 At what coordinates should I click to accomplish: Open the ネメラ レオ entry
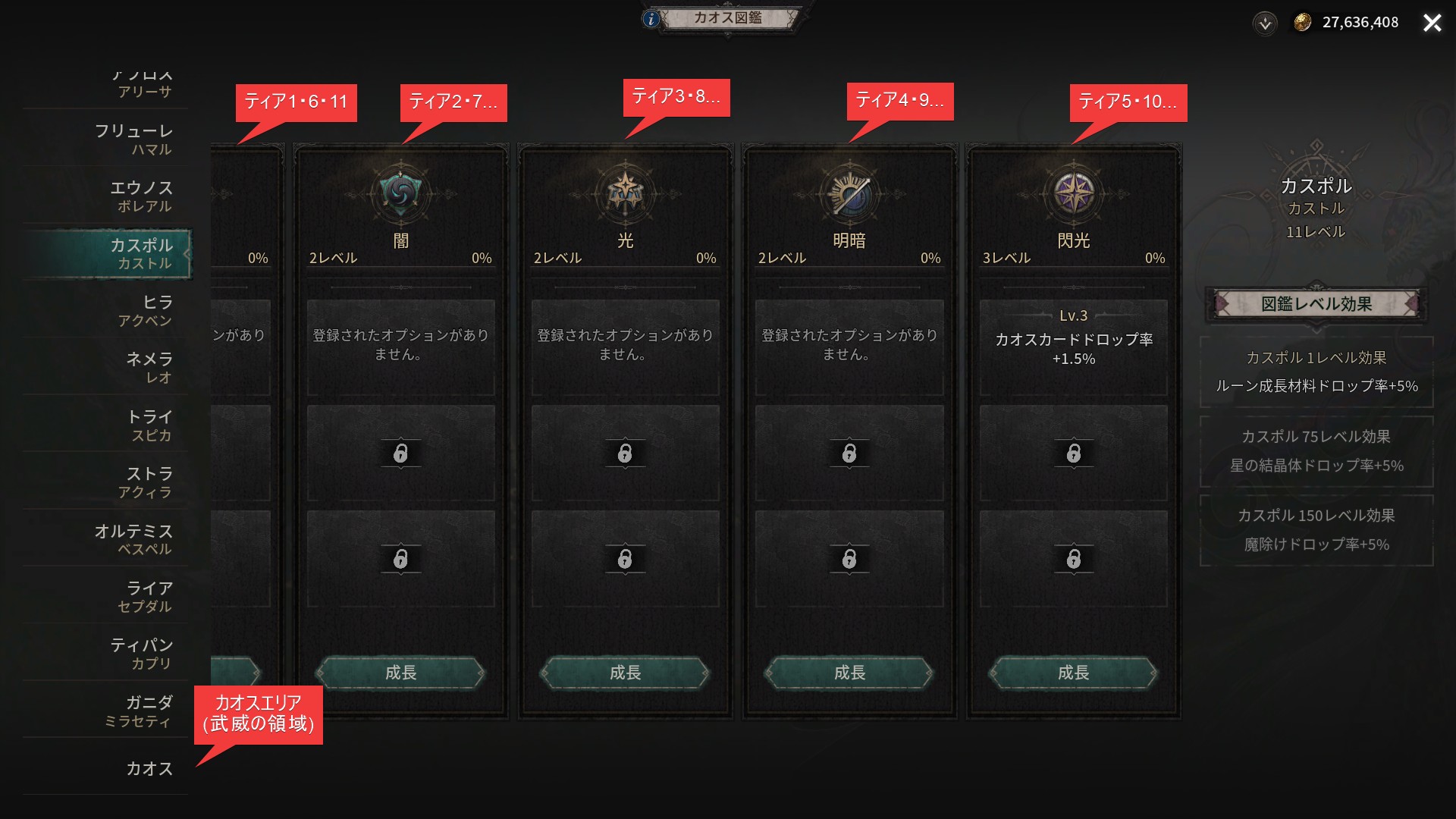(149, 367)
